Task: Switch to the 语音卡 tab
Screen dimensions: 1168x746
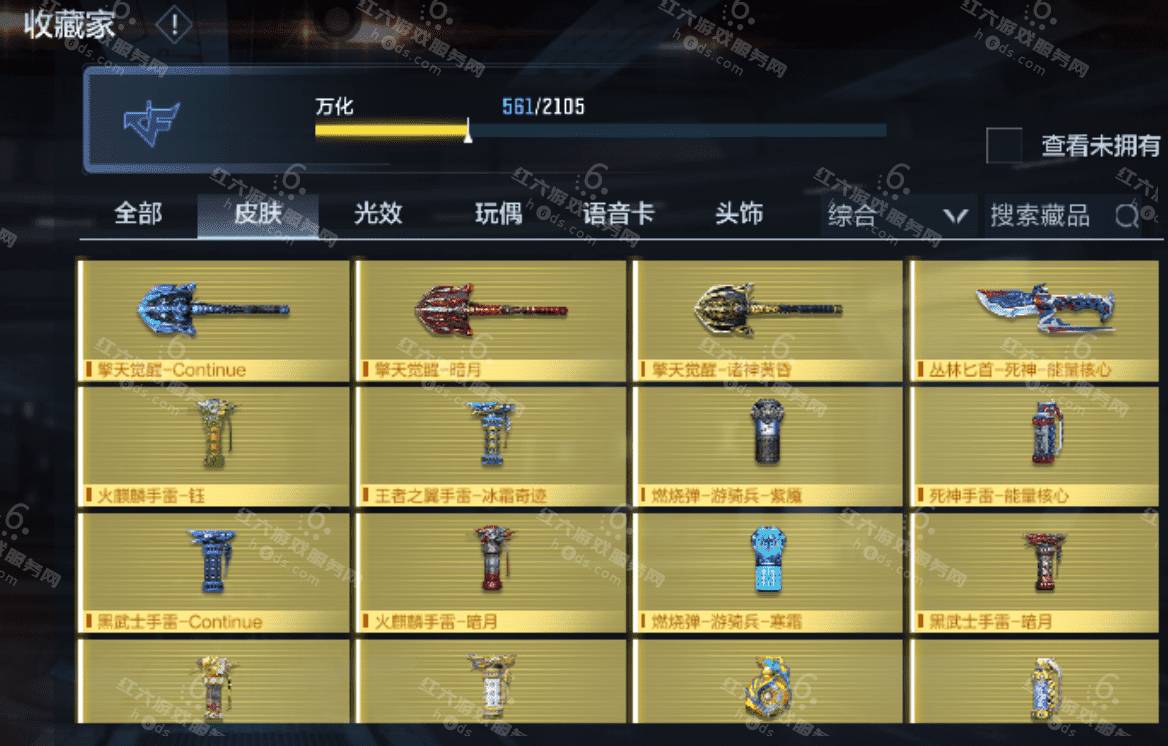Action: 618,213
